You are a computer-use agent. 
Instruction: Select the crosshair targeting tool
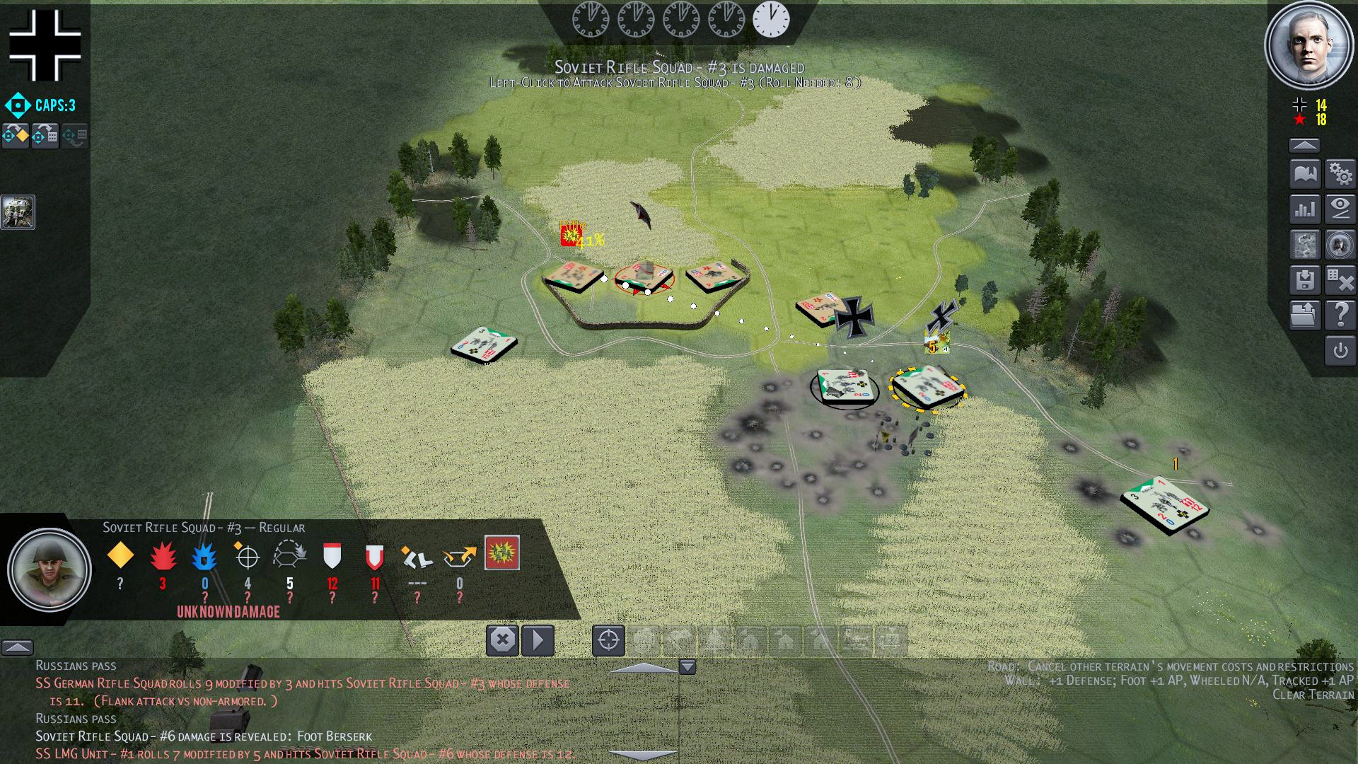pyautogui.click(x=609, y=641)
